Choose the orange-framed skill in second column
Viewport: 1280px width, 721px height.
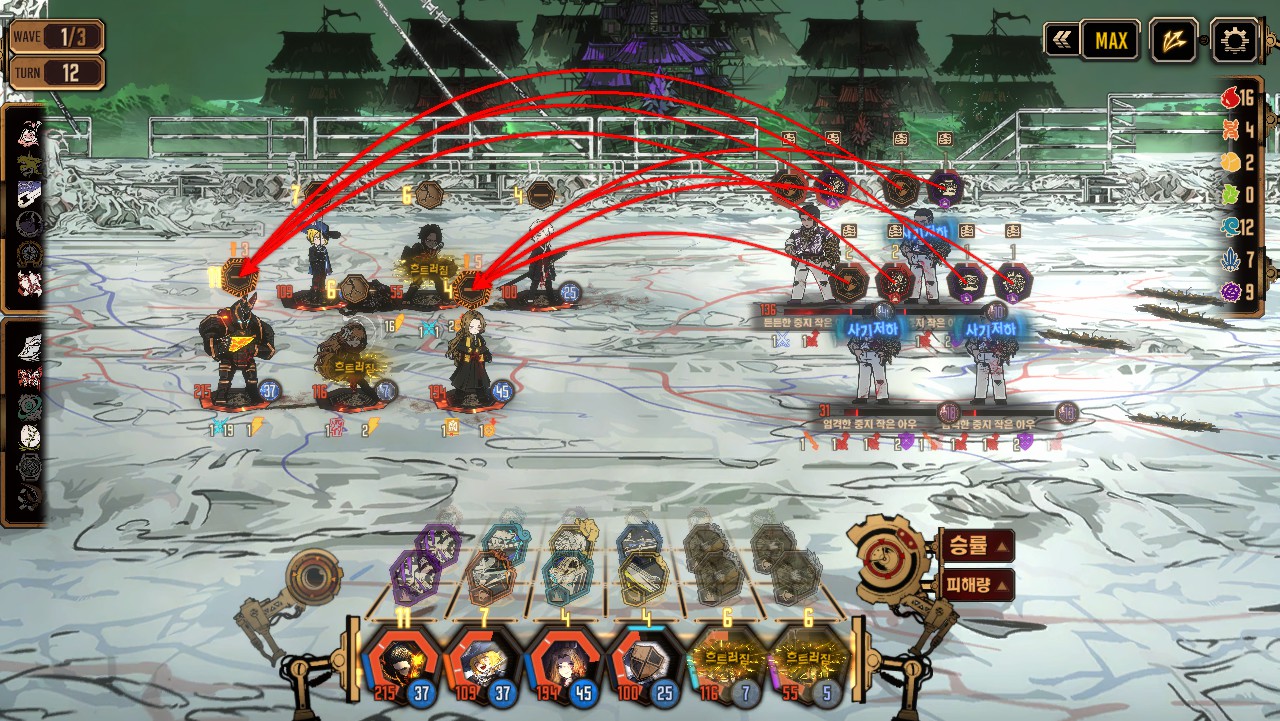tap(489, 577)
